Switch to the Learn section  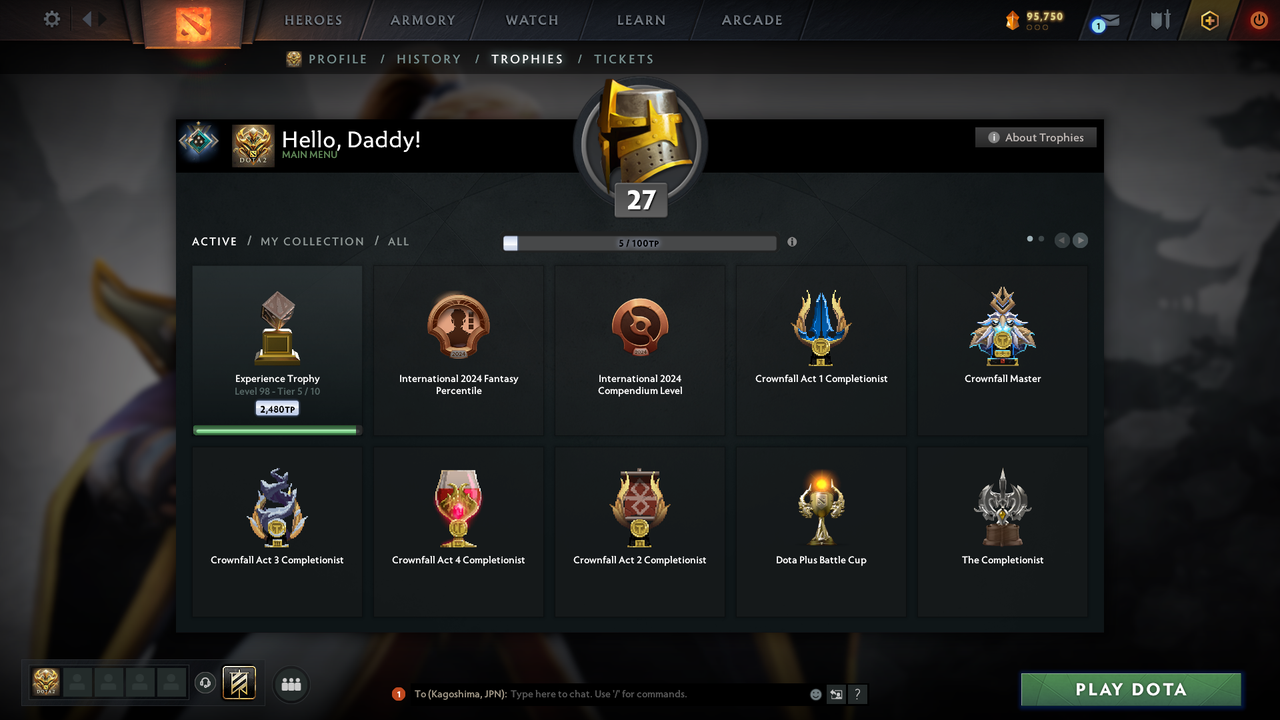[x=641, y=20]
